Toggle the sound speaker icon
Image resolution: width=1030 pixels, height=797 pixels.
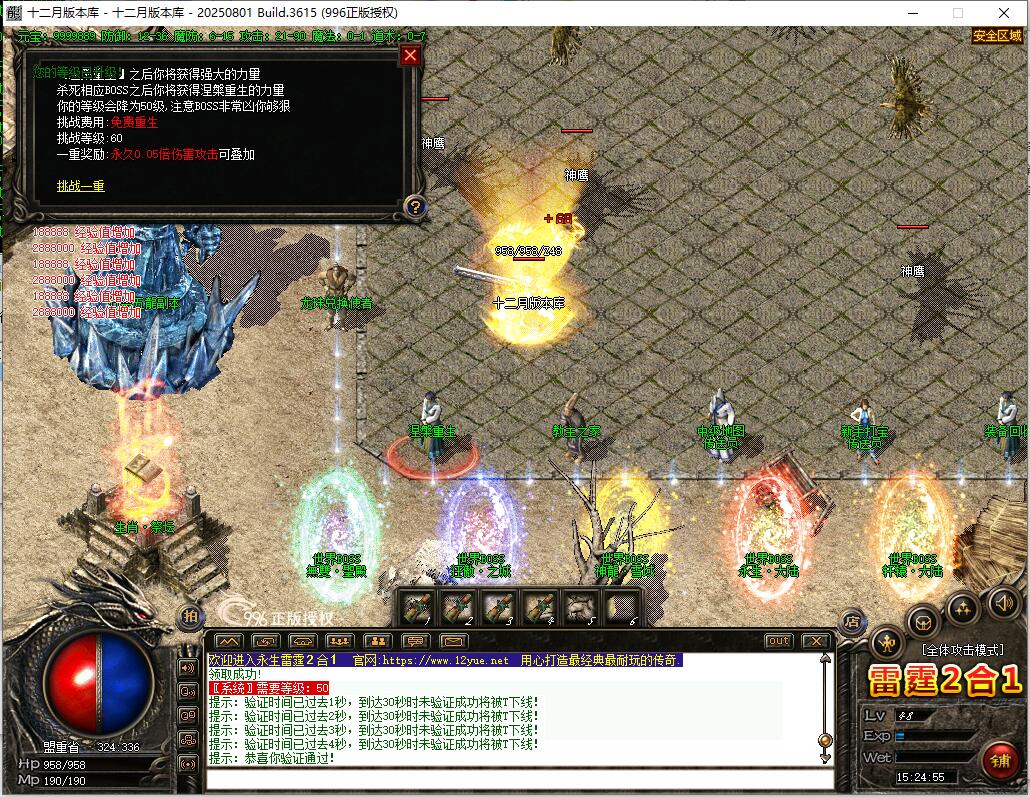(x=1003, y=602)
